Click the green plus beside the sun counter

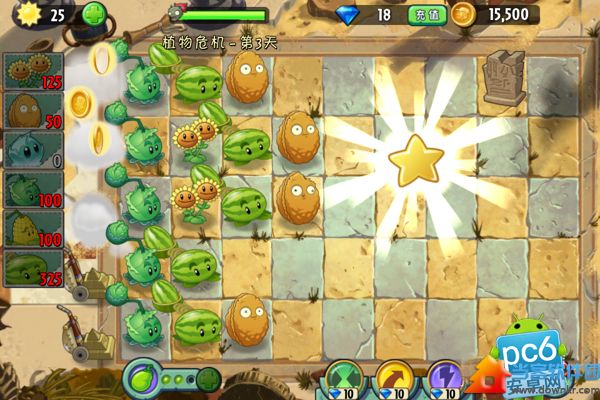[x=92, y=14]
